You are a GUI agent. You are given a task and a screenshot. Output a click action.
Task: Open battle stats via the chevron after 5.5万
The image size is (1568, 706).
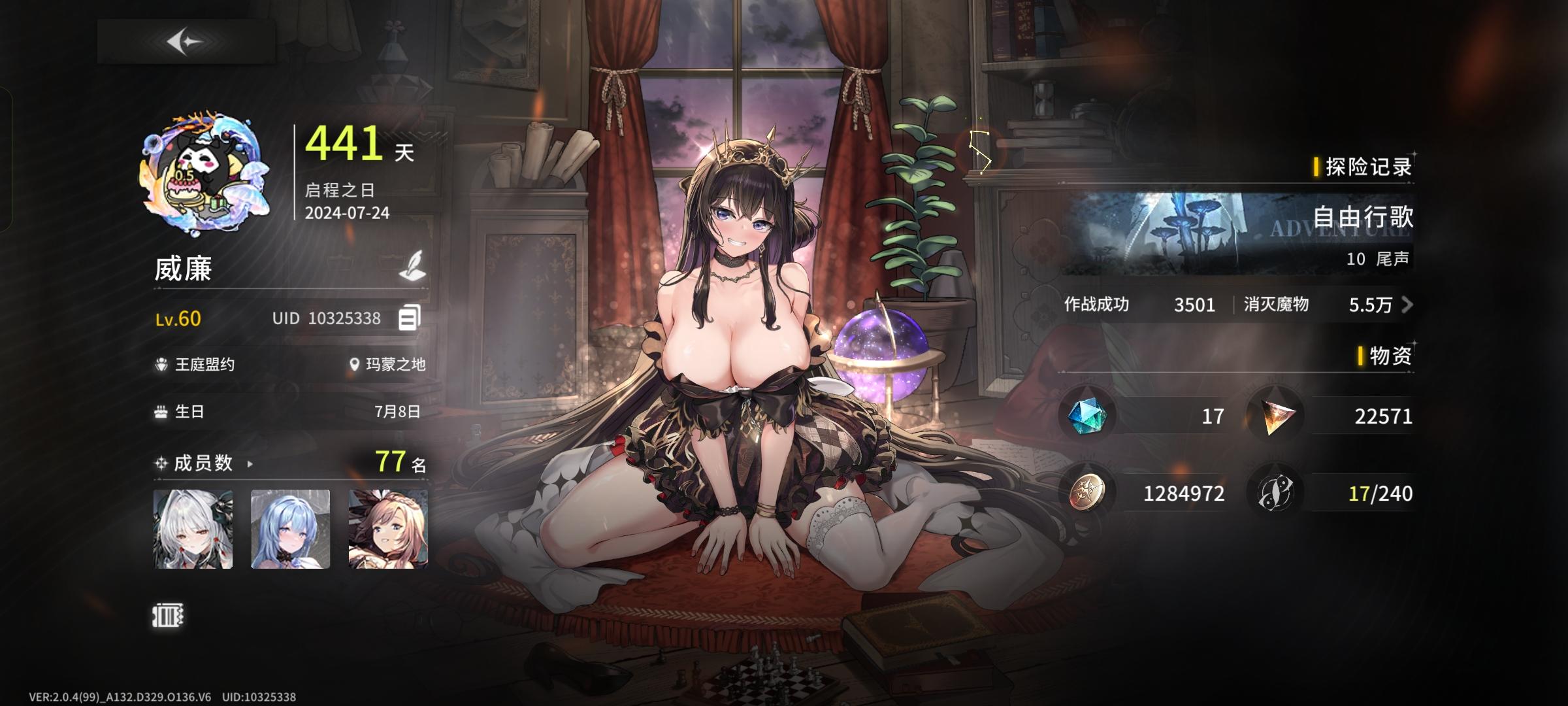[x=1409, y=305]
